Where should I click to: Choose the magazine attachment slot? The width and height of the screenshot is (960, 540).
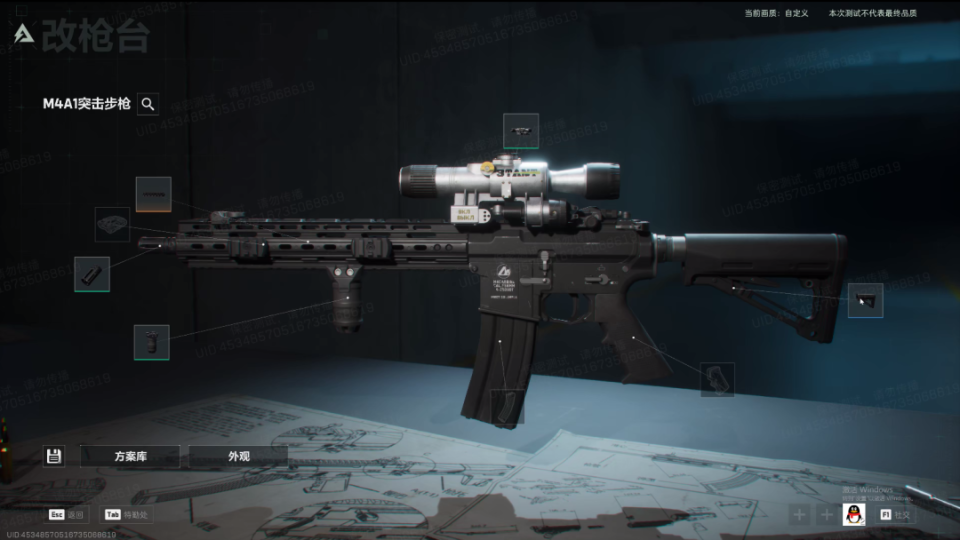pyautogui.click(x=507, y=405)
